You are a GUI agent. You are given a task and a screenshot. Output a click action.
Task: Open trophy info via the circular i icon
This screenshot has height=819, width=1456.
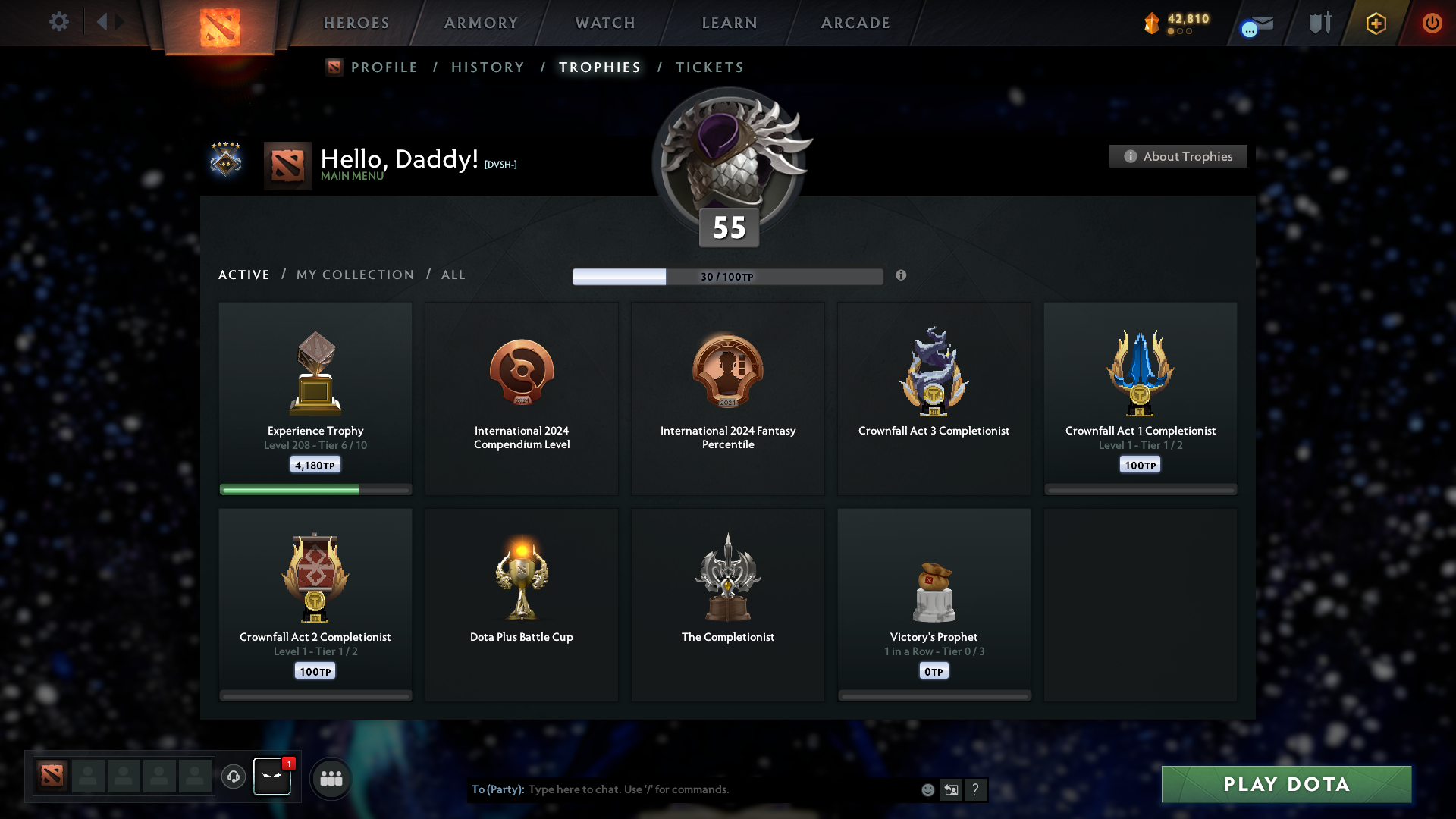pos(902,276)
